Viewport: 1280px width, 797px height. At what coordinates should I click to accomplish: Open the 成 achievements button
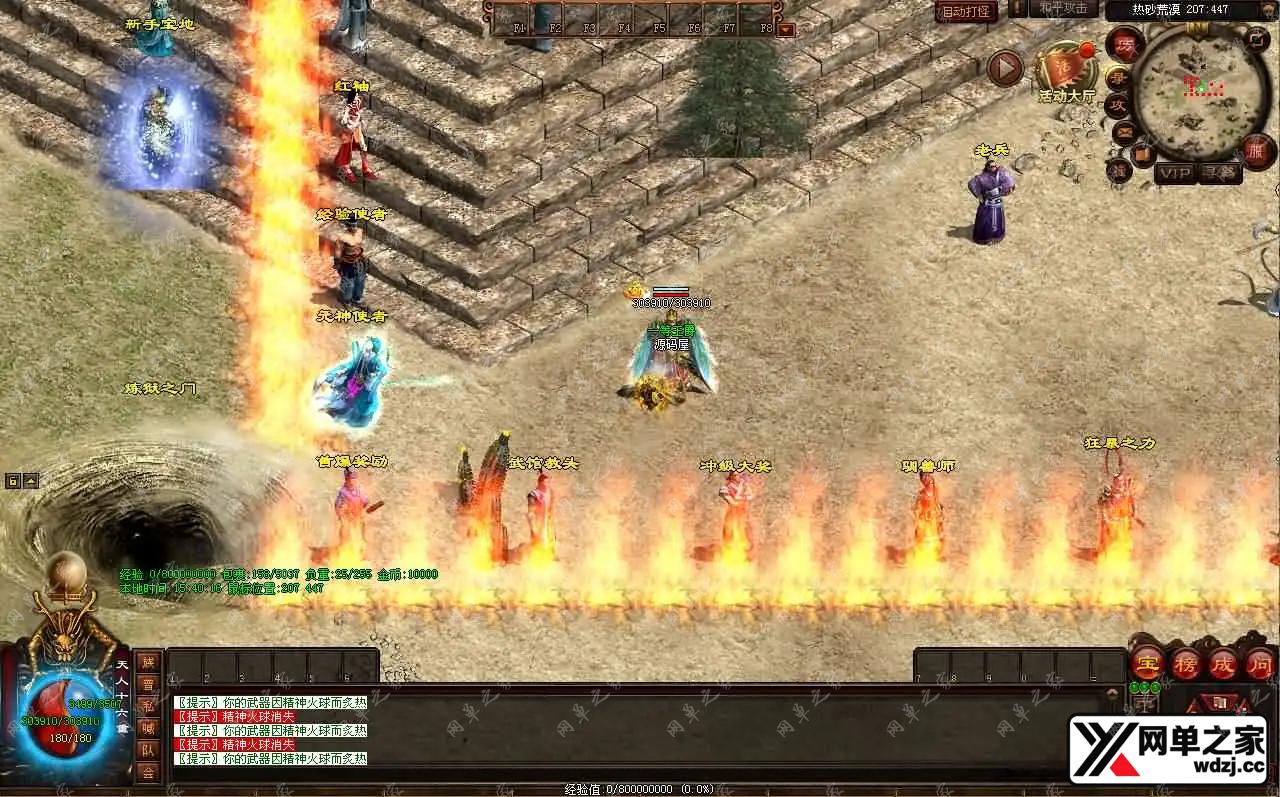[x=1223, y=662]
